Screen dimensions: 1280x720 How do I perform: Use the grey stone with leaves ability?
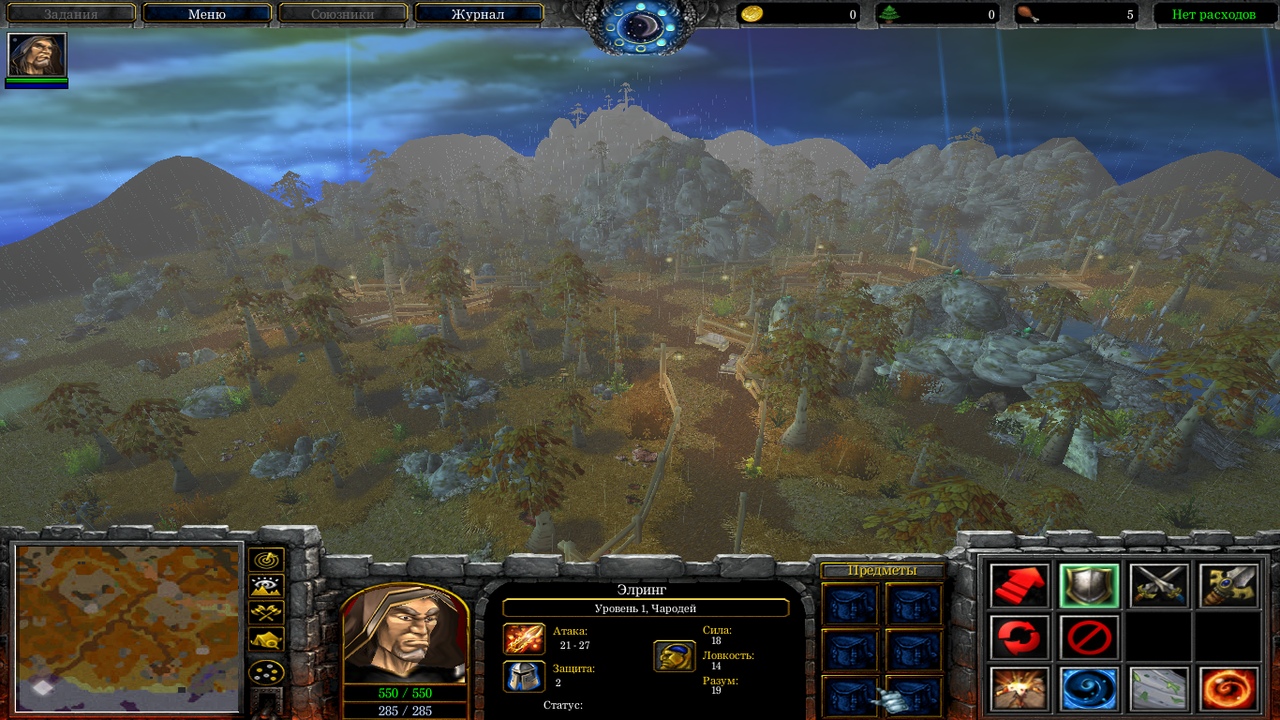[x=1159, y=689]
